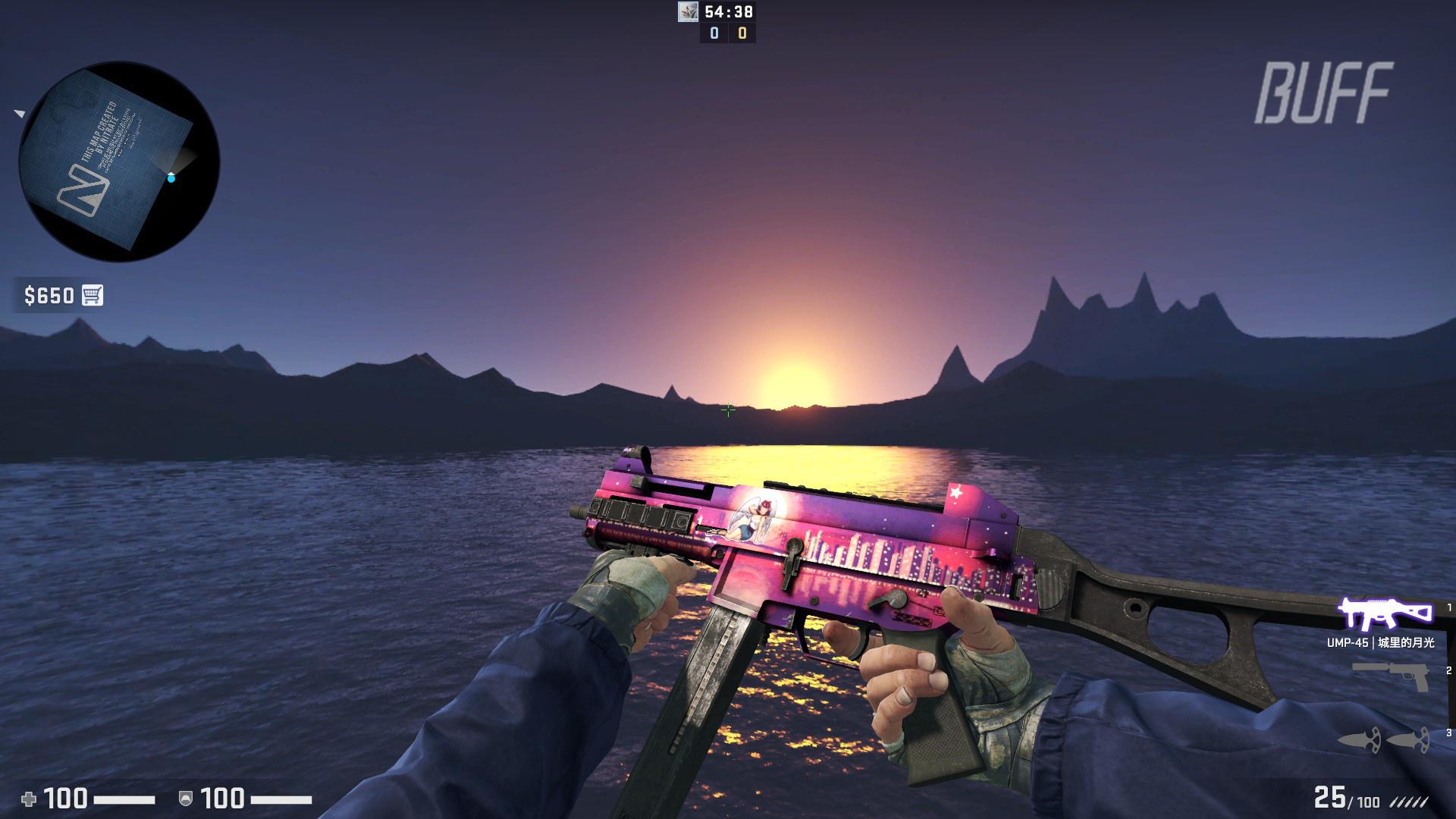Select the UMP-45 primary weapon slot
The width and height of the screenshot is (1456, 819).
click(x=1384, y=614)
